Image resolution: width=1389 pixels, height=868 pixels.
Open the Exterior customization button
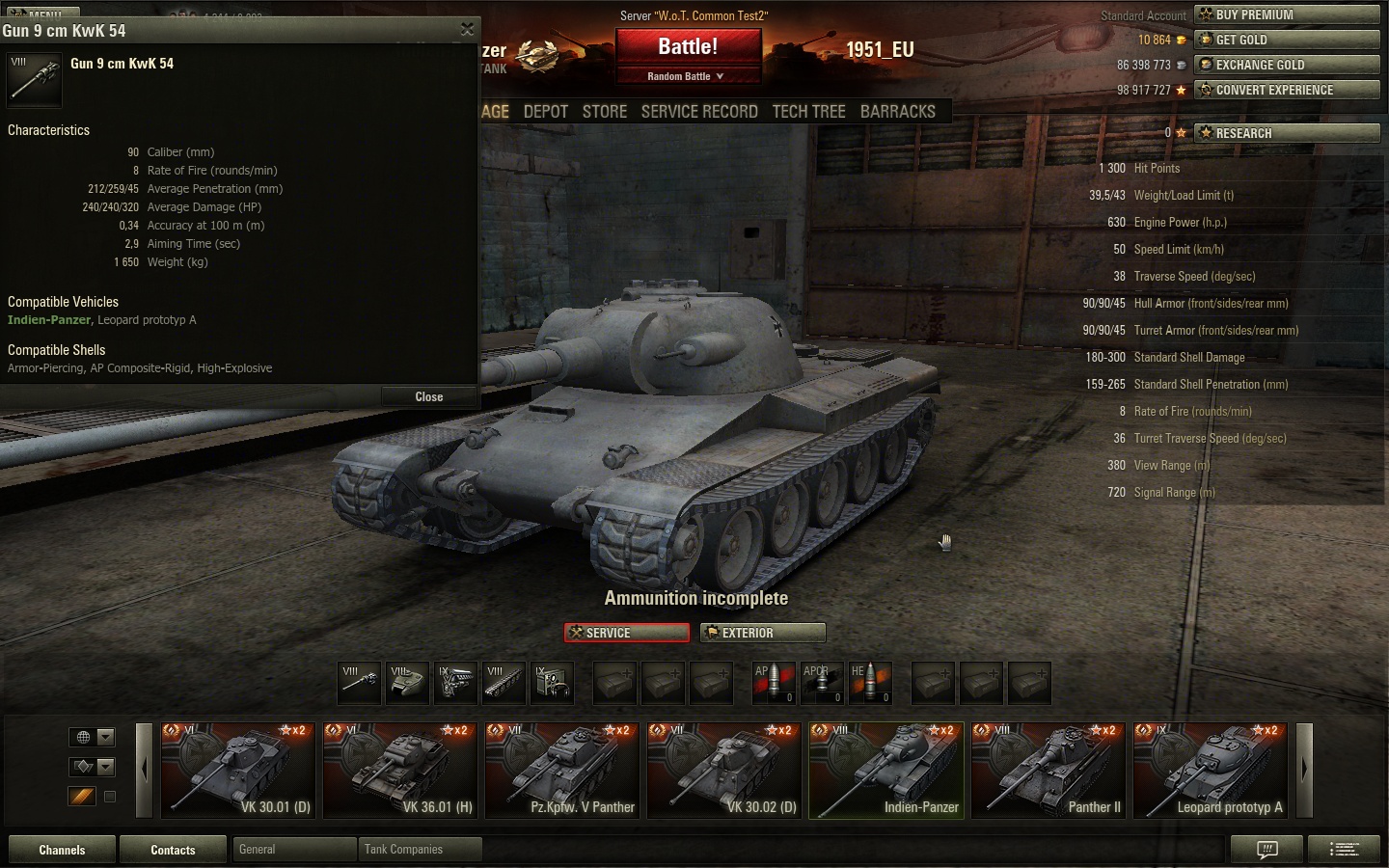763,633
